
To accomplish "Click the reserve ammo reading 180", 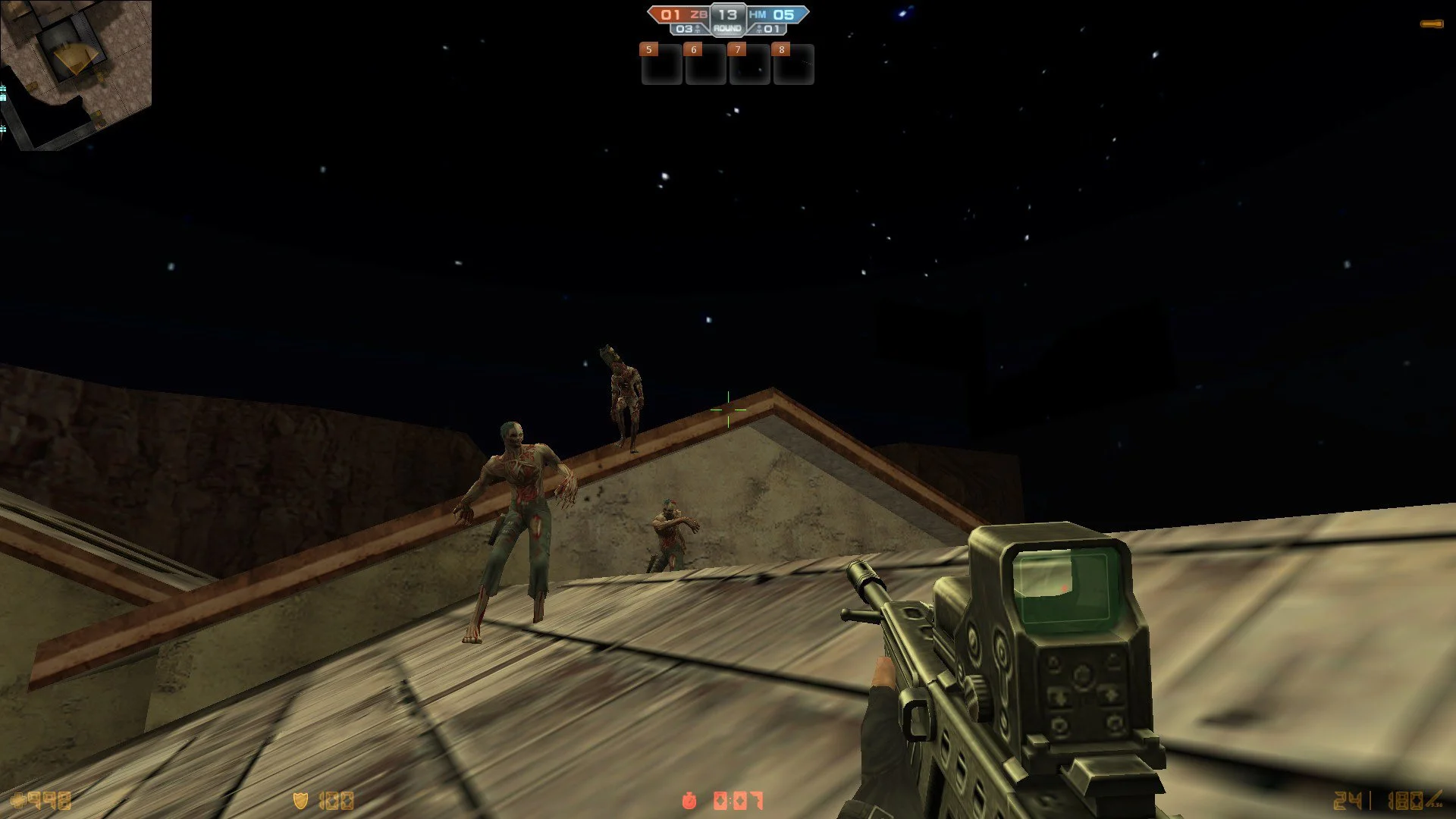I will pos(1407,800).
